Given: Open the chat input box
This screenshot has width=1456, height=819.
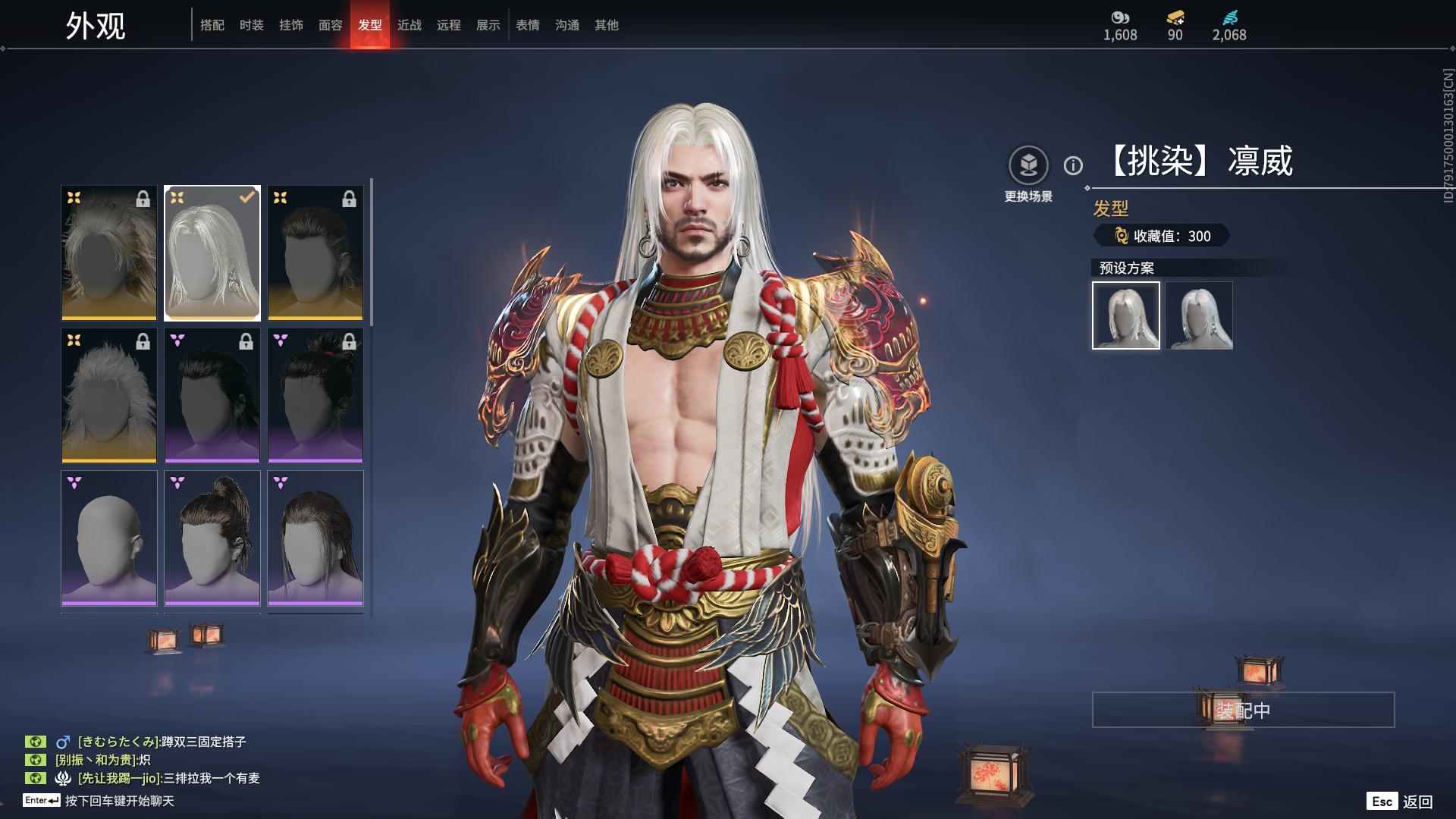Looking at the screenshot, I should (120, 801).
